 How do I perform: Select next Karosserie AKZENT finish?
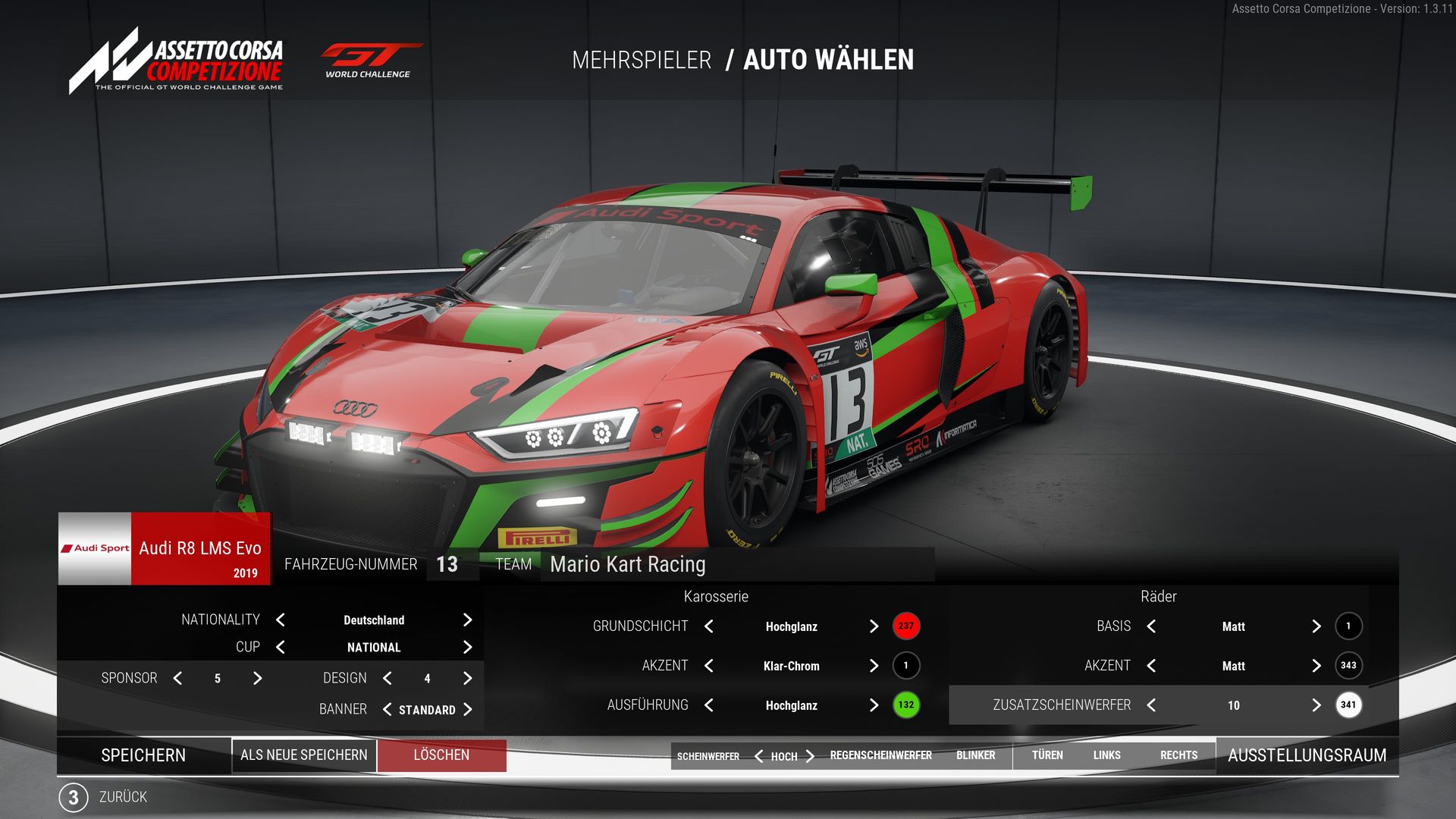pos(874,666)
